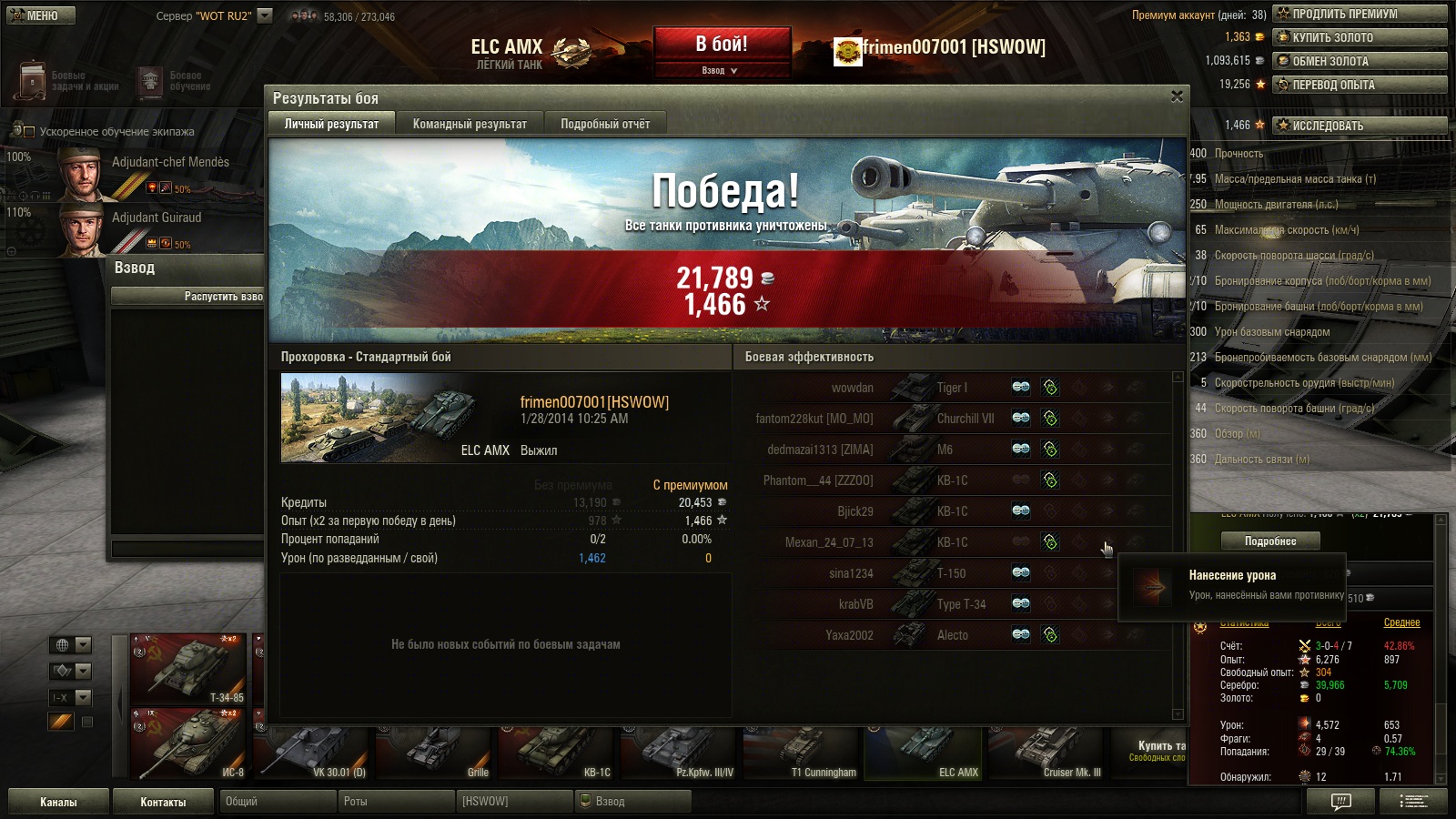Click the ИССЛЕДОВАТЬ button
This screenshot has width=1456, height=819.
click(1360, 126)
